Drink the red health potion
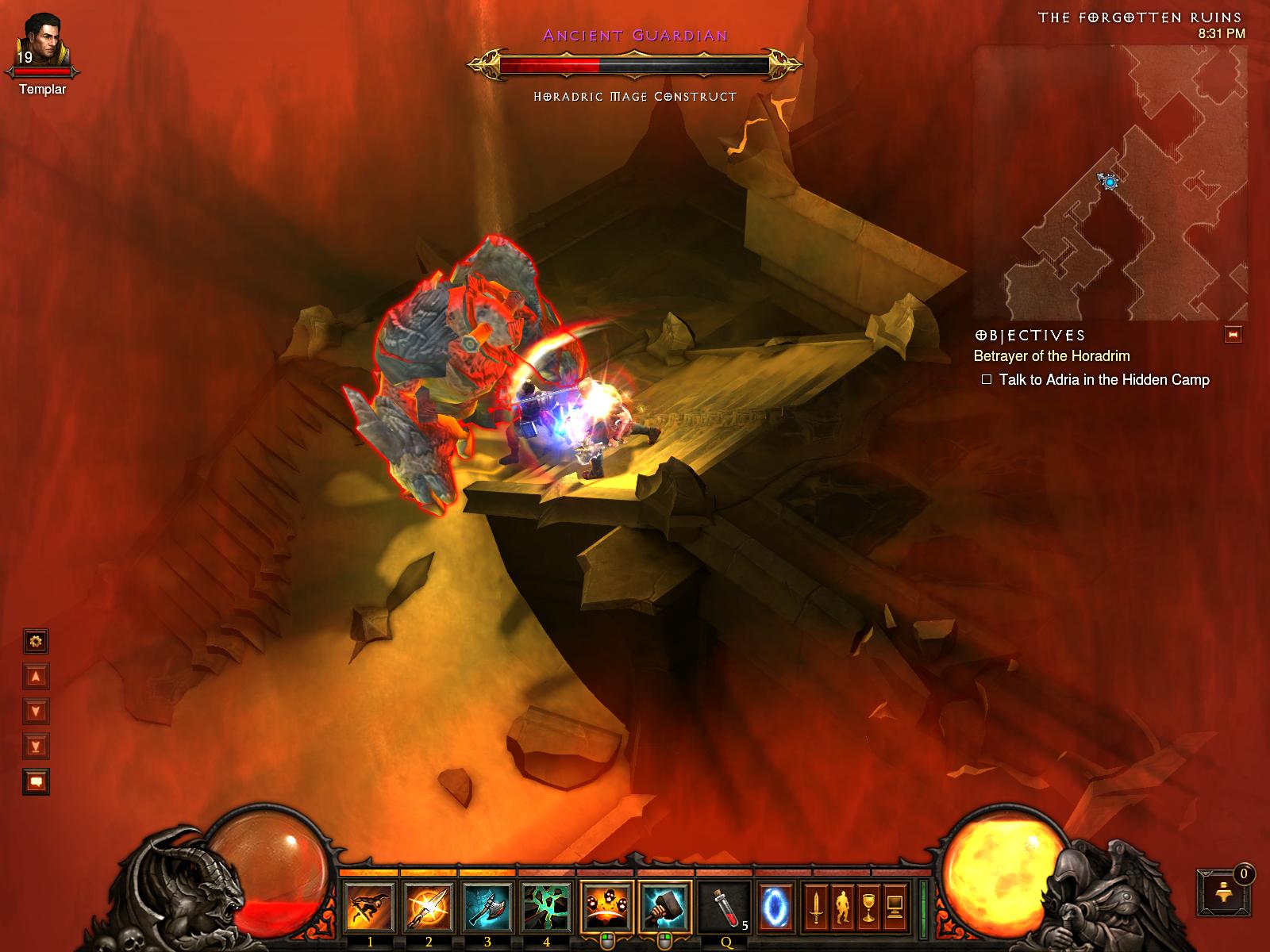This screenshot has height=952, width=1270. [x=724, y=906]
